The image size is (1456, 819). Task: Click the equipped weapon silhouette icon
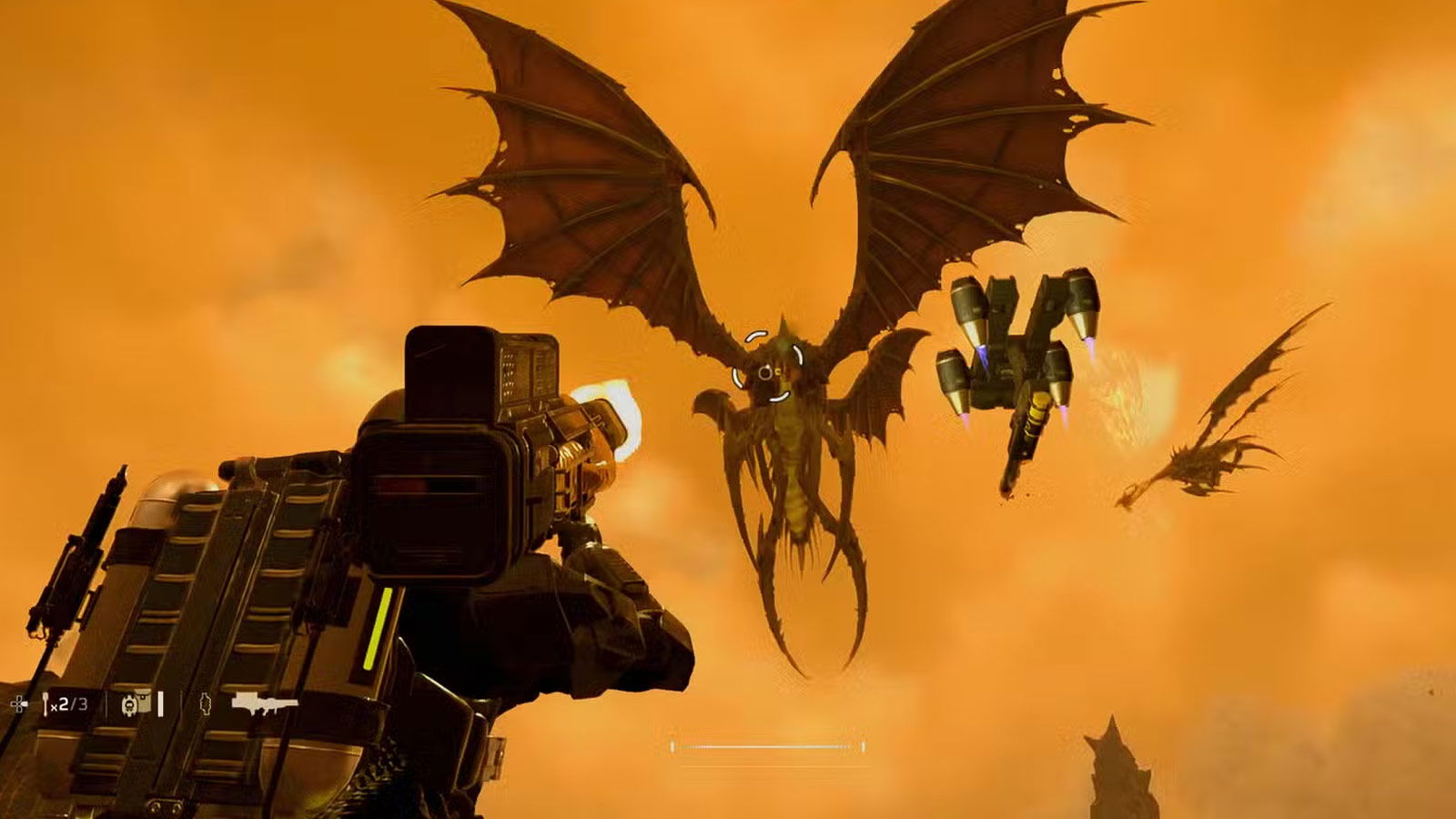tap(266, 703)
